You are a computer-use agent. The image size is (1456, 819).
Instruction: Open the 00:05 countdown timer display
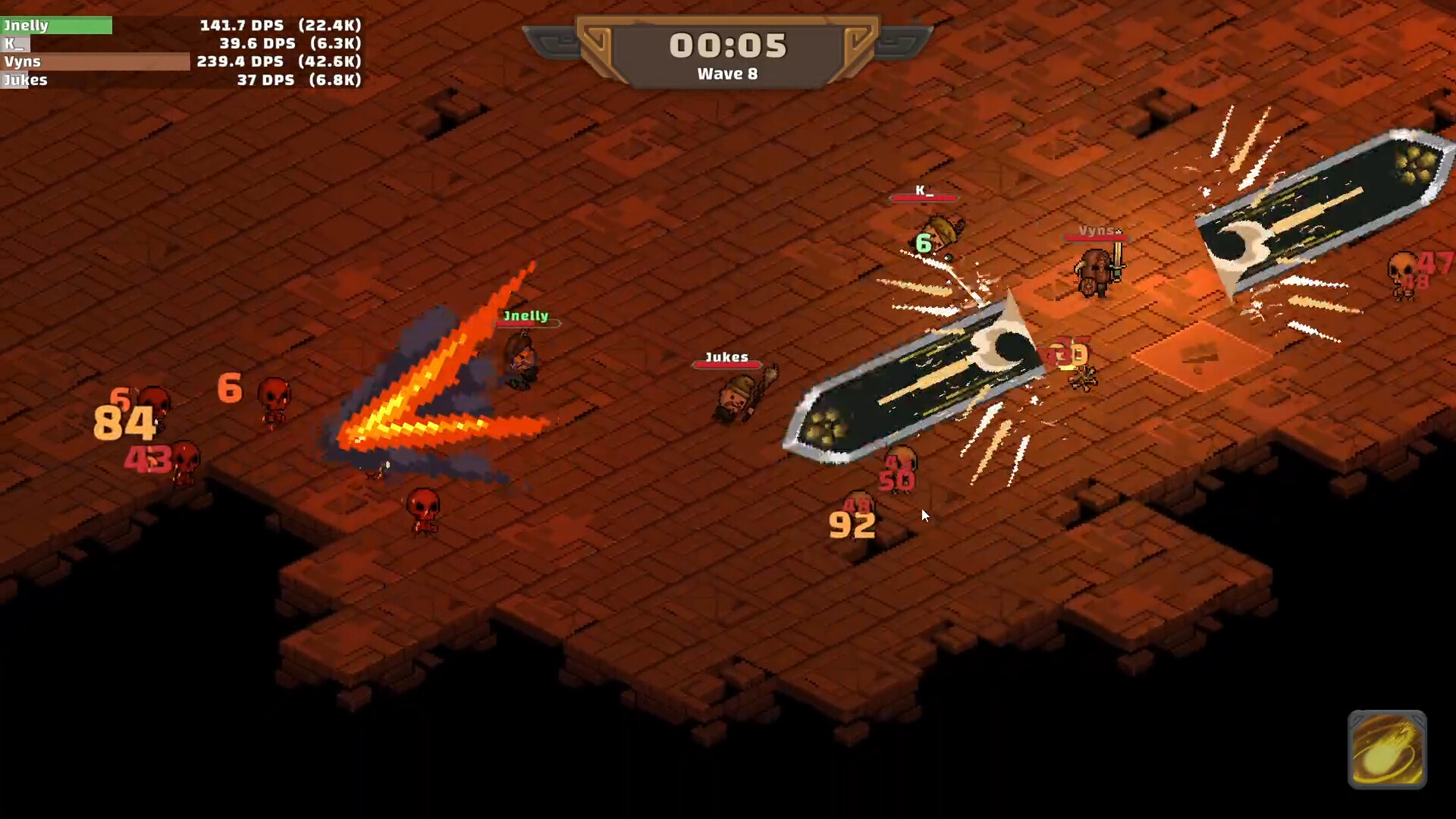tap(728, 44)
